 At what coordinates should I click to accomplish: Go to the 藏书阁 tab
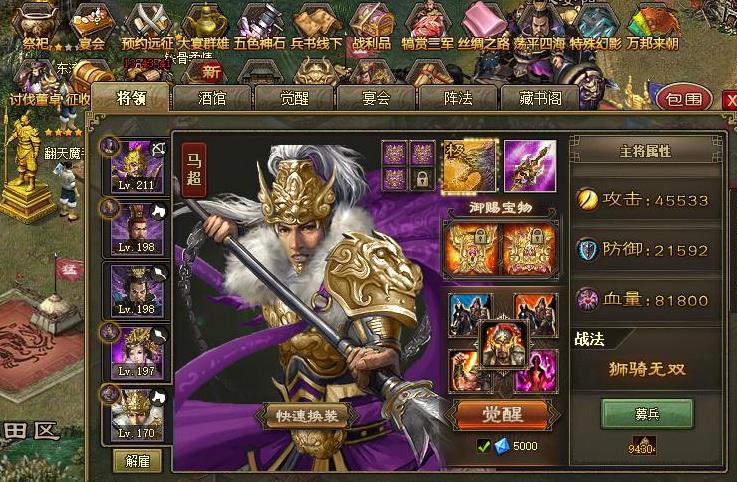tap(539, 98)
